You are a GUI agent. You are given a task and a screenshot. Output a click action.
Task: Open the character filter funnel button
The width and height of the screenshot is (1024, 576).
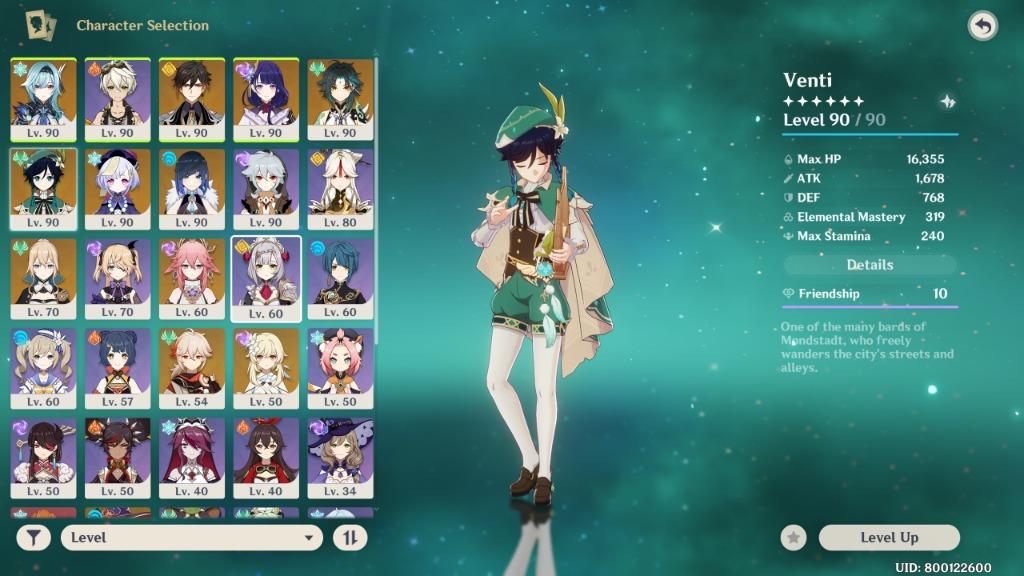pyautogui.click(x=33, y=538)
